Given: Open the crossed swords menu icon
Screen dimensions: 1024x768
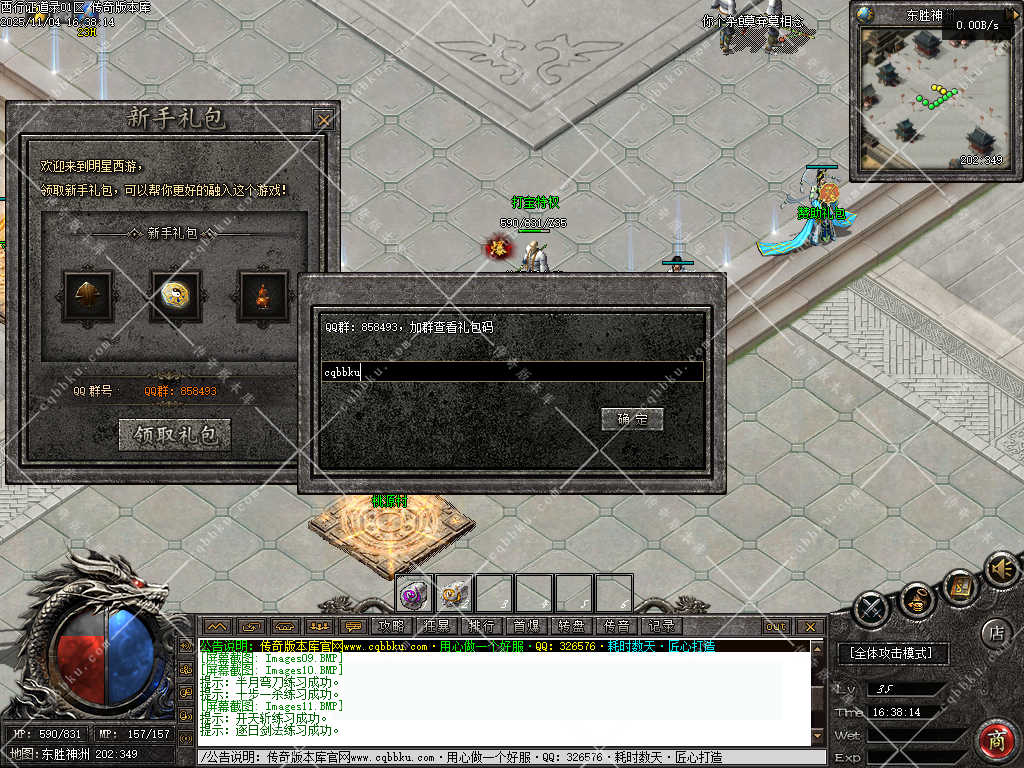Looking at the screenshot, I should click(x=872, y=608).
